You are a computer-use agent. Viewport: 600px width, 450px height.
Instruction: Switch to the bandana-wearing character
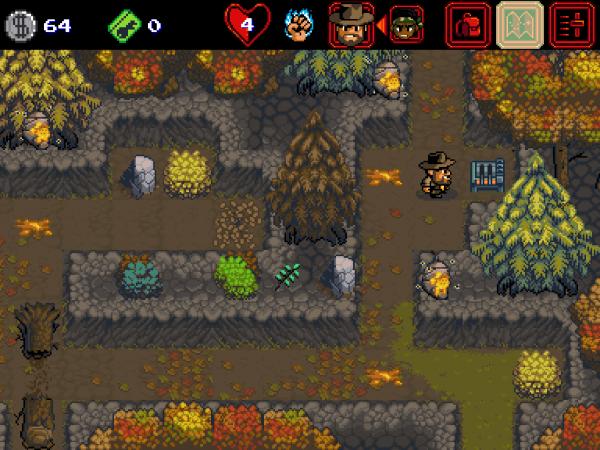pos(404,24)
